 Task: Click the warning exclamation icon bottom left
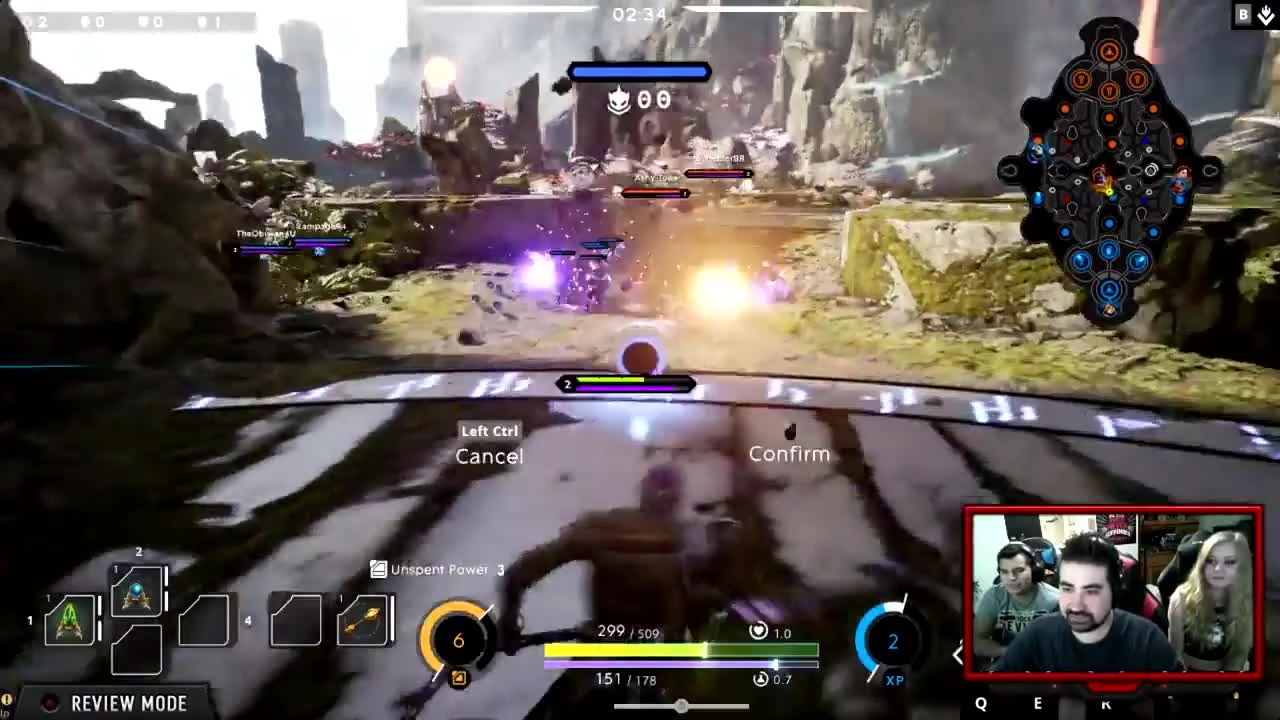tap(7, 701)
